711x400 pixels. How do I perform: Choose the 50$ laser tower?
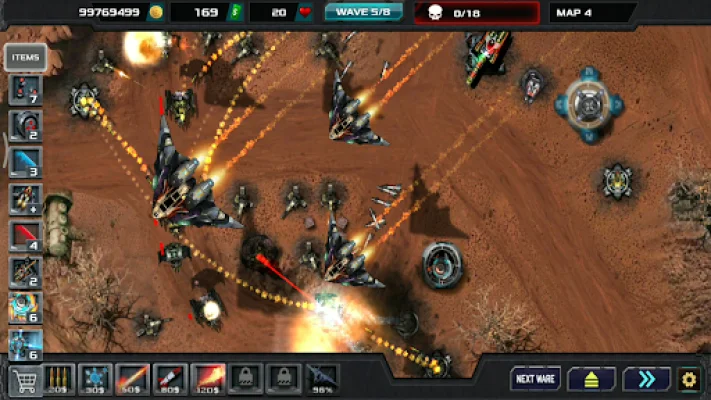pyautogui.click(x=133, y=378)
